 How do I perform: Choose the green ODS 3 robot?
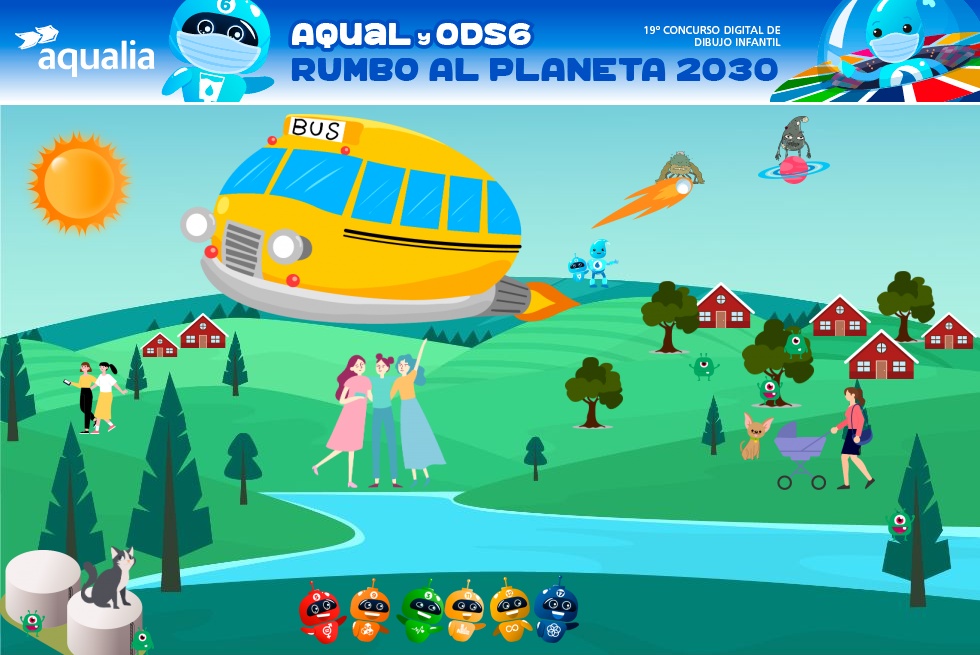pos(421,611)
